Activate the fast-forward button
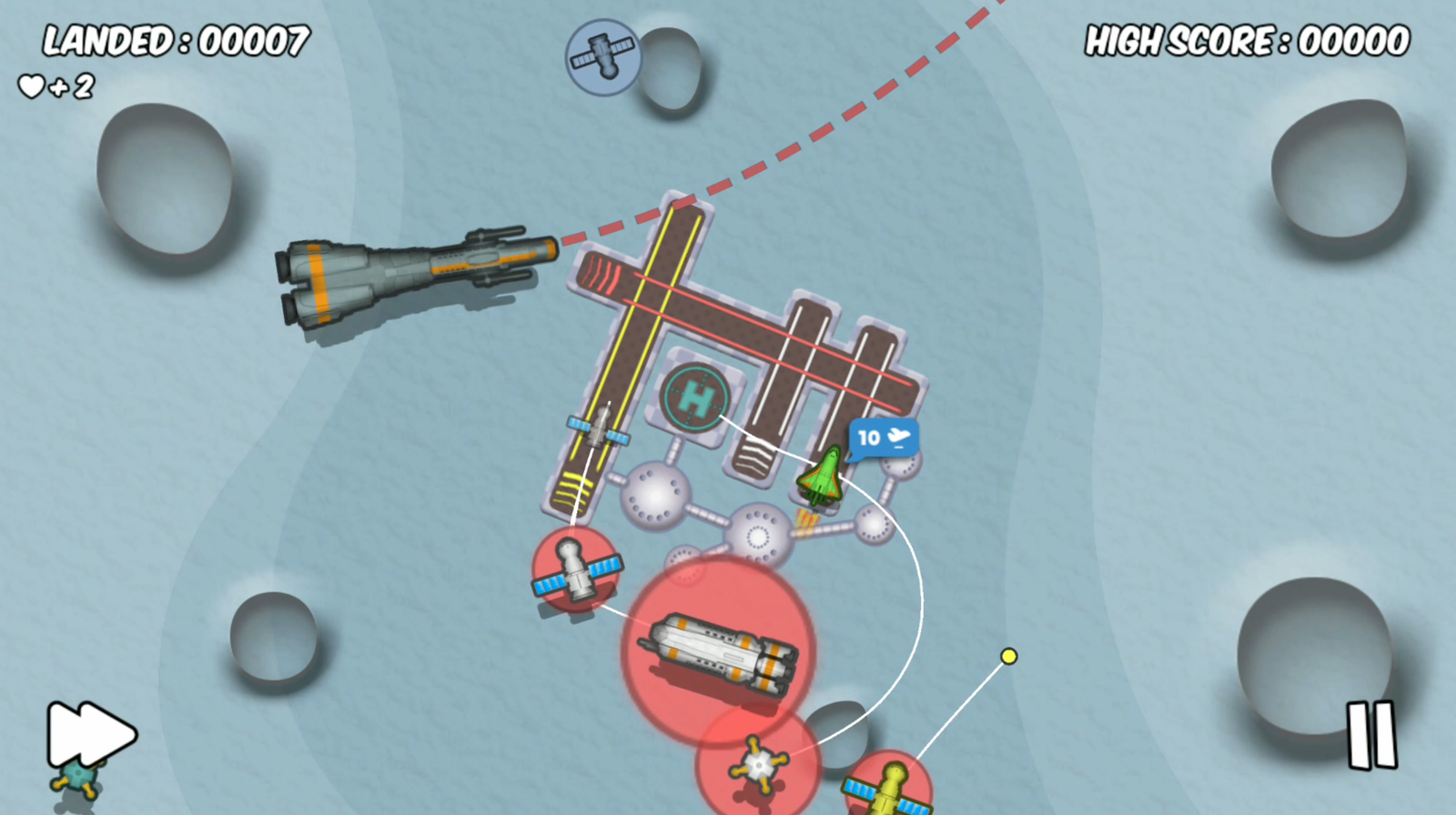This screenshot has height=815, width=1456. pos(91,733)
